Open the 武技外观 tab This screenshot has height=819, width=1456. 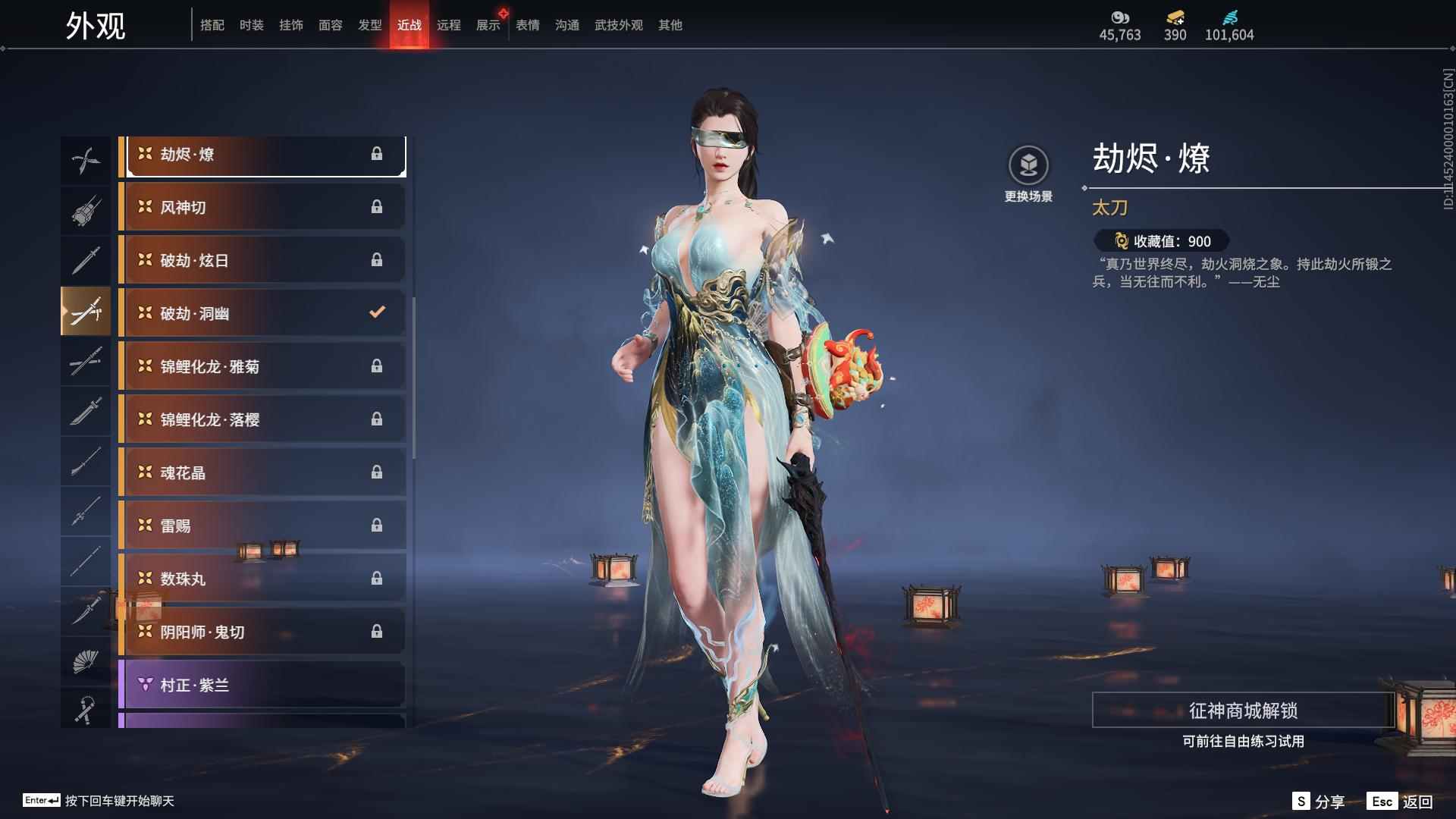[x=618, y=25]
